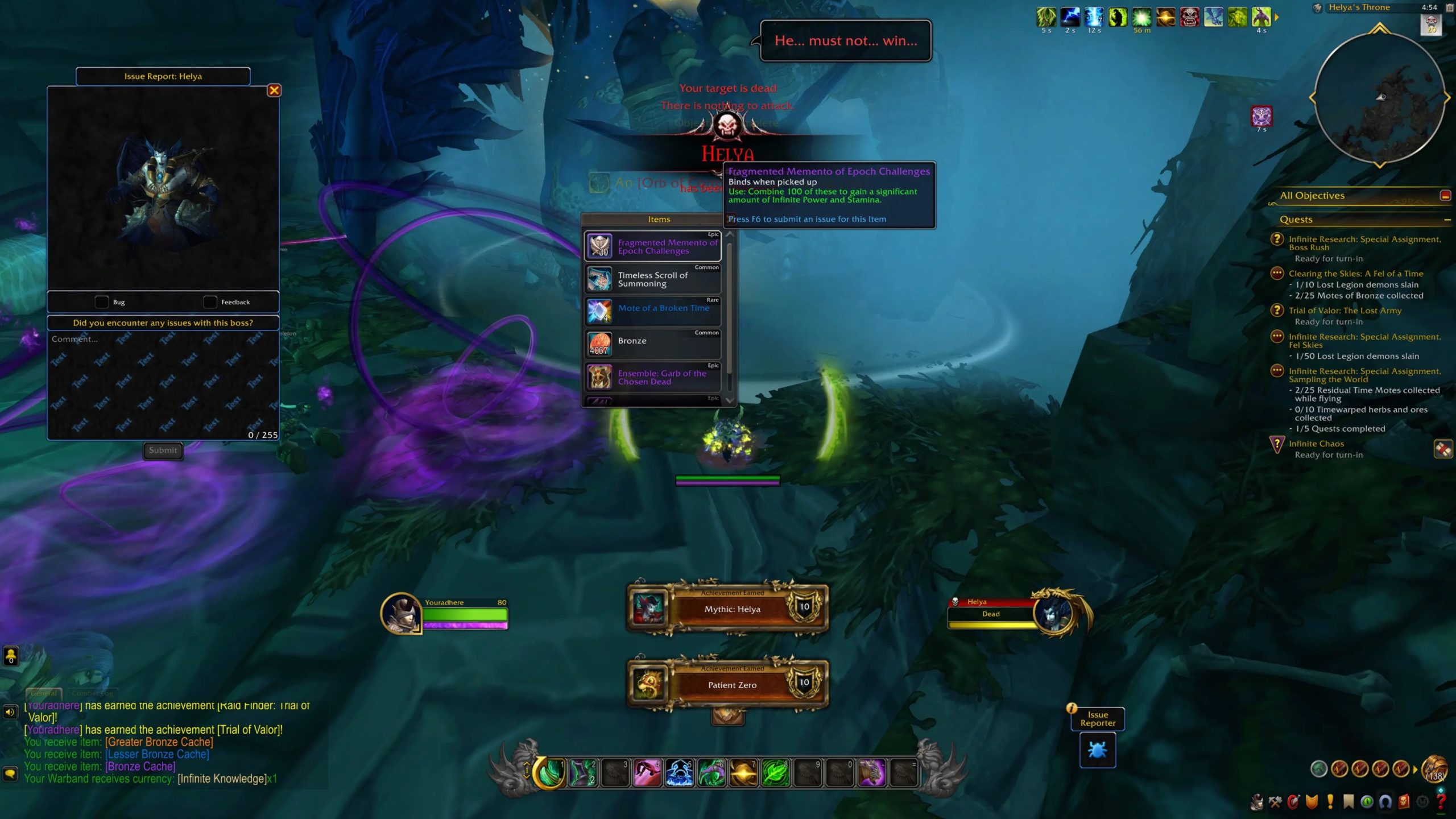Viewport: 1456px width, 819px height.
Task: Collapse the All Objectives tracker
Action: point(1445,196)
